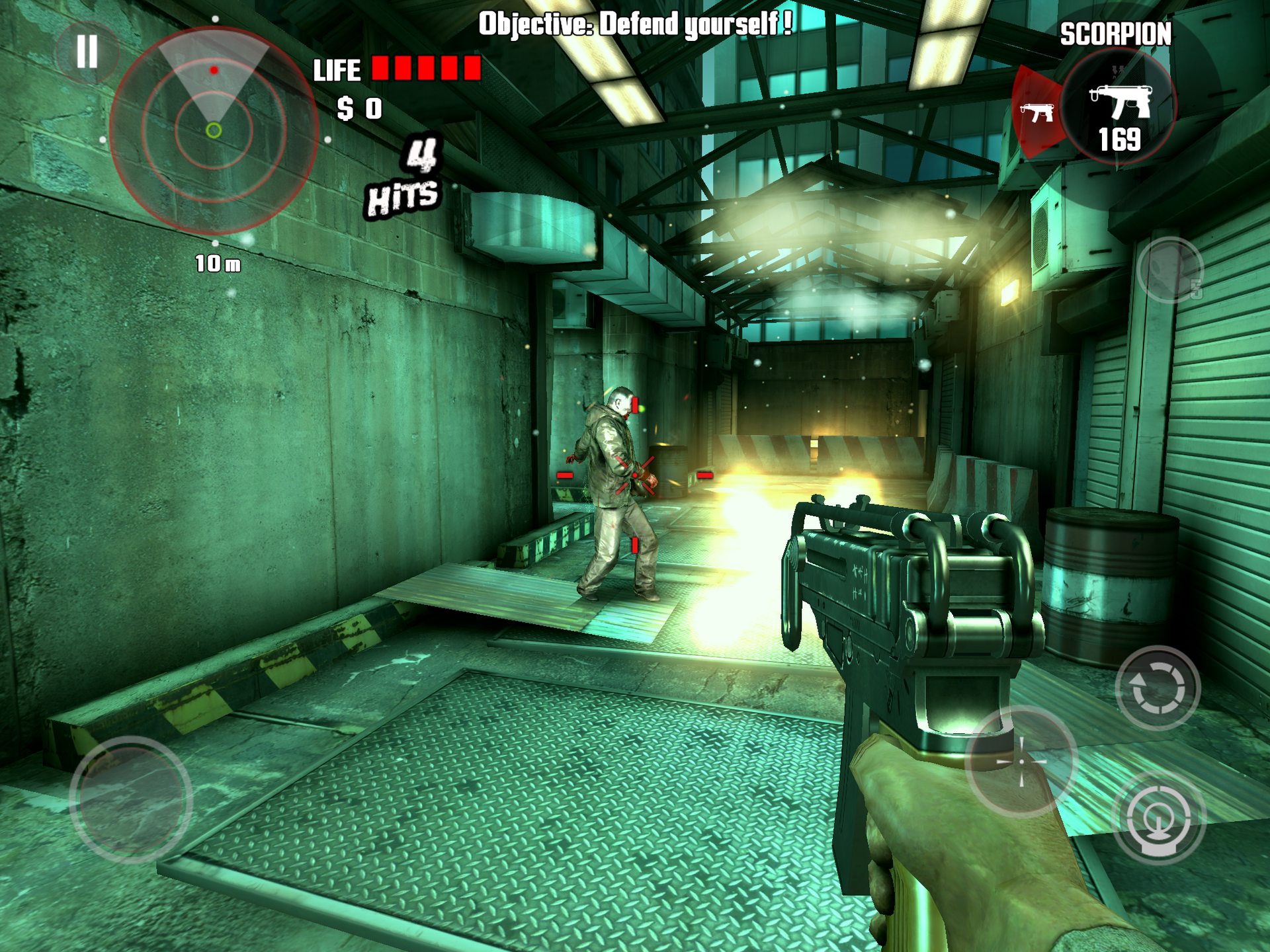Switch to the secondary weapon on red tab

point(1037,112)
